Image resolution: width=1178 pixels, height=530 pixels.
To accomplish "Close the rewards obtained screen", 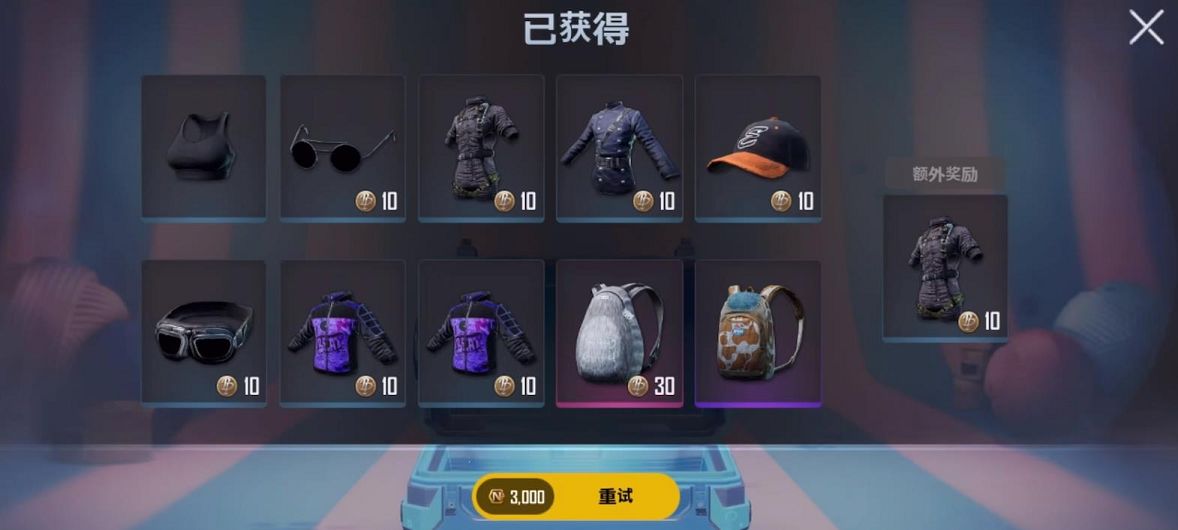I will (1146, 27).
